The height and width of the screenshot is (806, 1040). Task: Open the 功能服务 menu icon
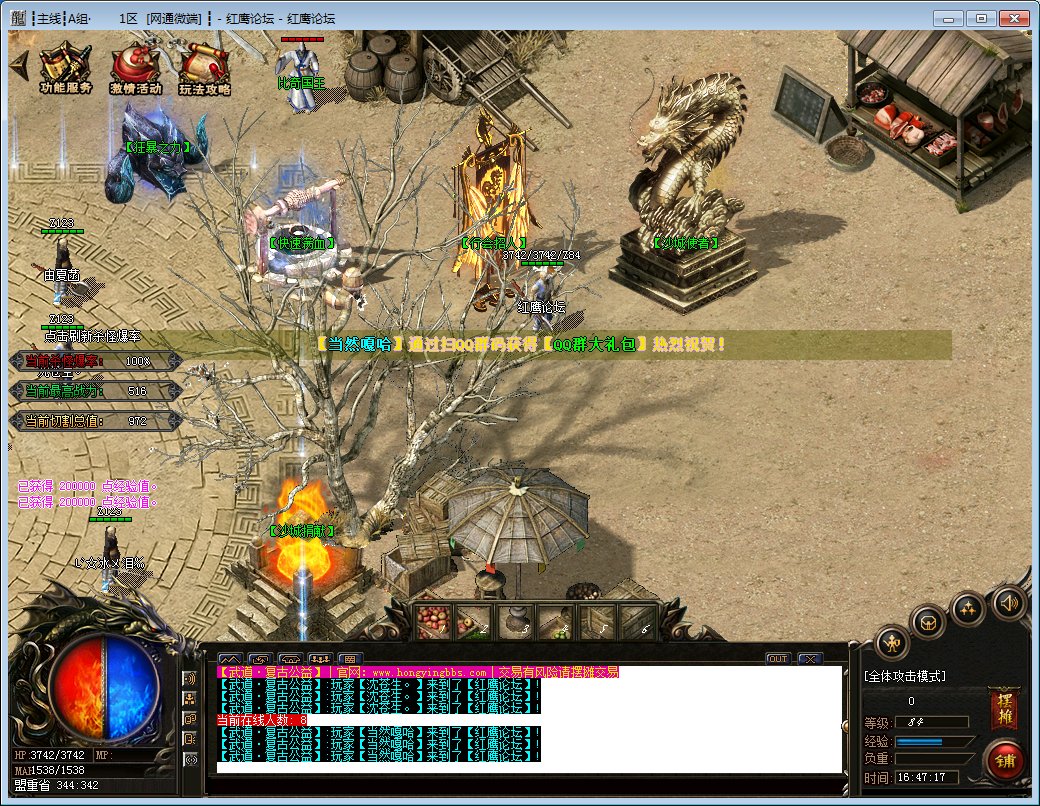66,68
